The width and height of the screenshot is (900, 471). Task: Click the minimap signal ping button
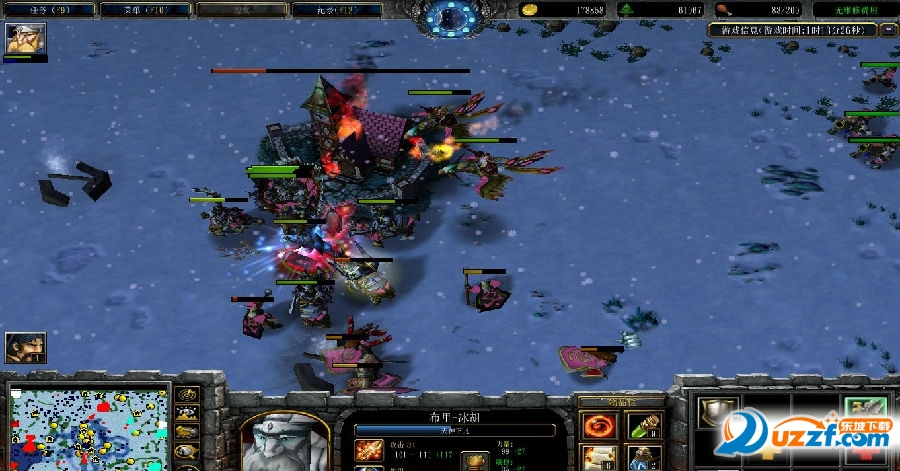[185, 394]
